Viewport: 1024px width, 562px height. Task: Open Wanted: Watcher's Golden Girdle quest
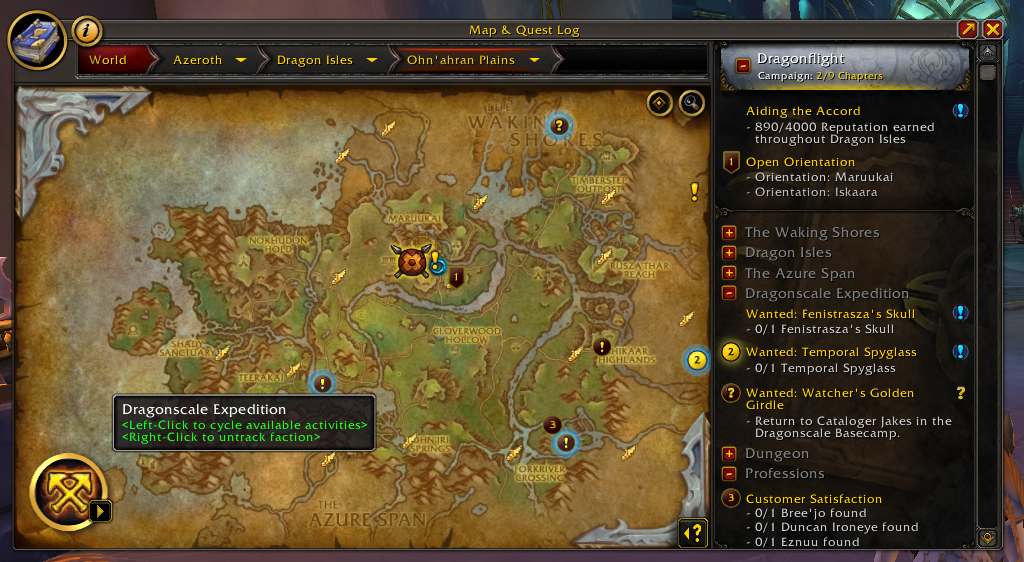pyautogui.click(x=830, y=393)
